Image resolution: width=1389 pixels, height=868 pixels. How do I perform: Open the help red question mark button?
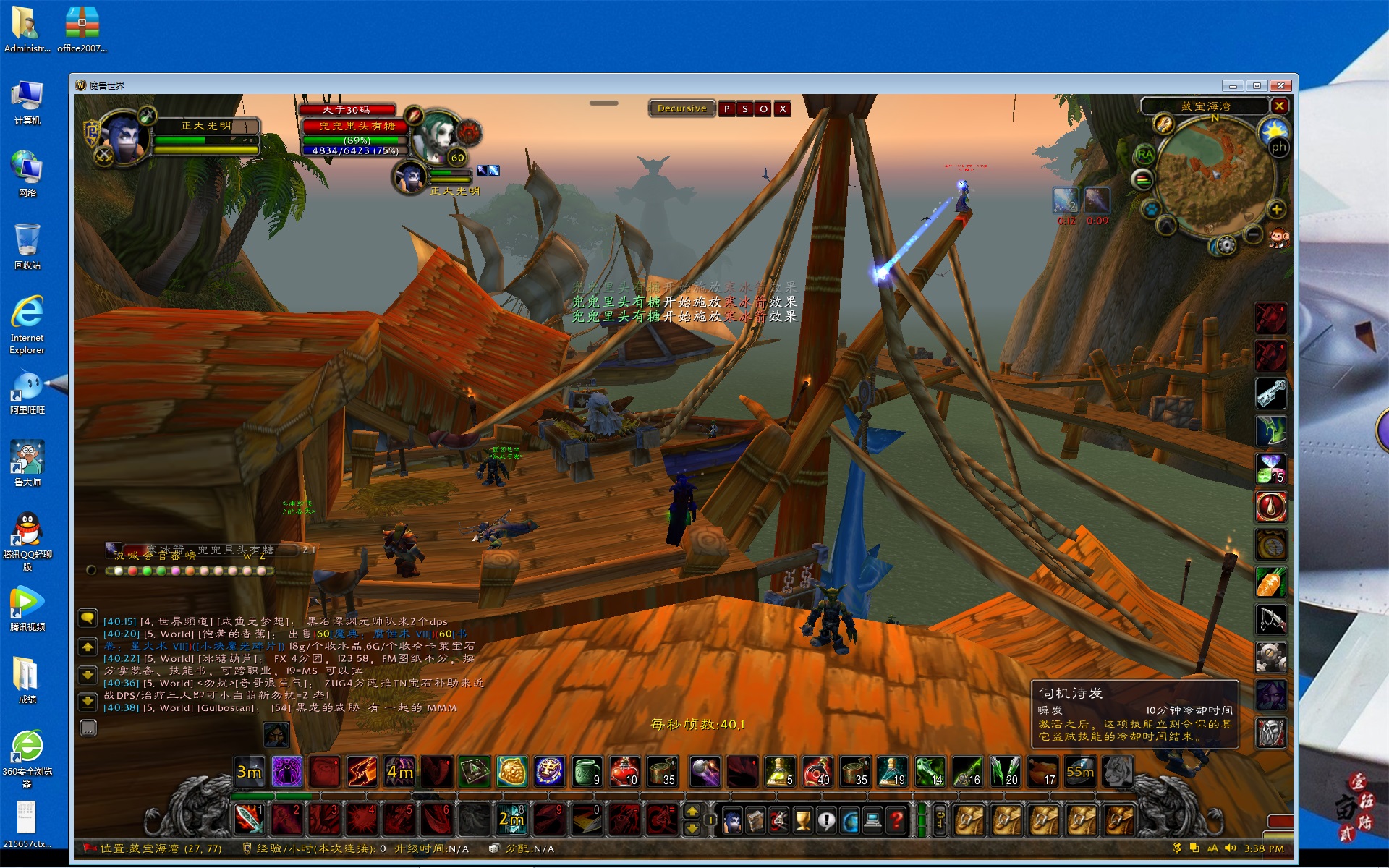[897, 820]
